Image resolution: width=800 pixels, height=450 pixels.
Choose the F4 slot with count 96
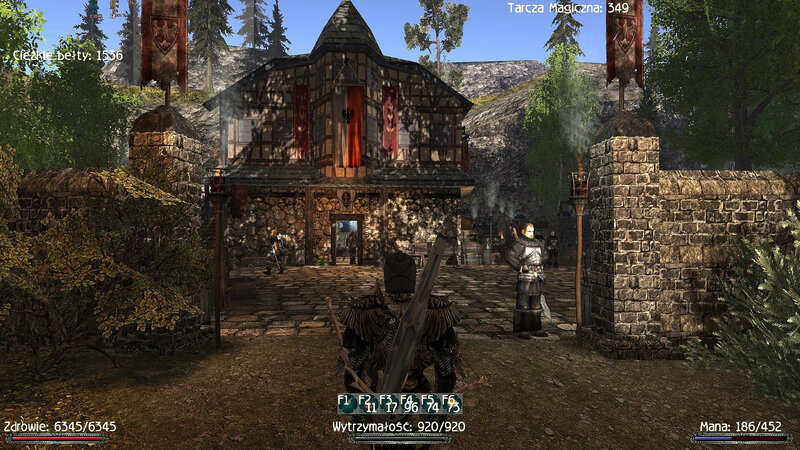pyautogui.click(x=410, y=404)
